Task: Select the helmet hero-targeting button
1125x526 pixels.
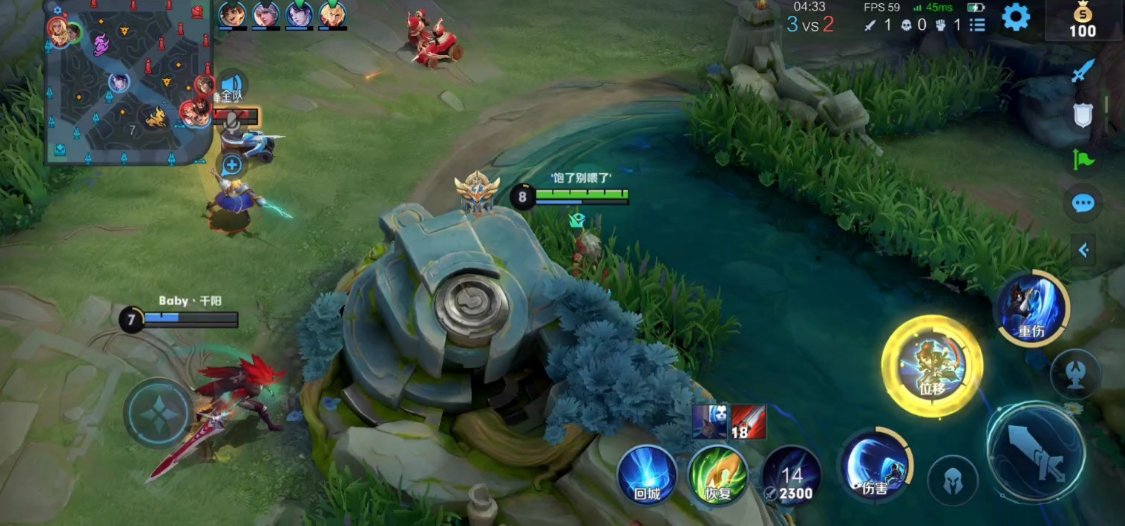Action: pyautogui.click(x=952, y=481)
